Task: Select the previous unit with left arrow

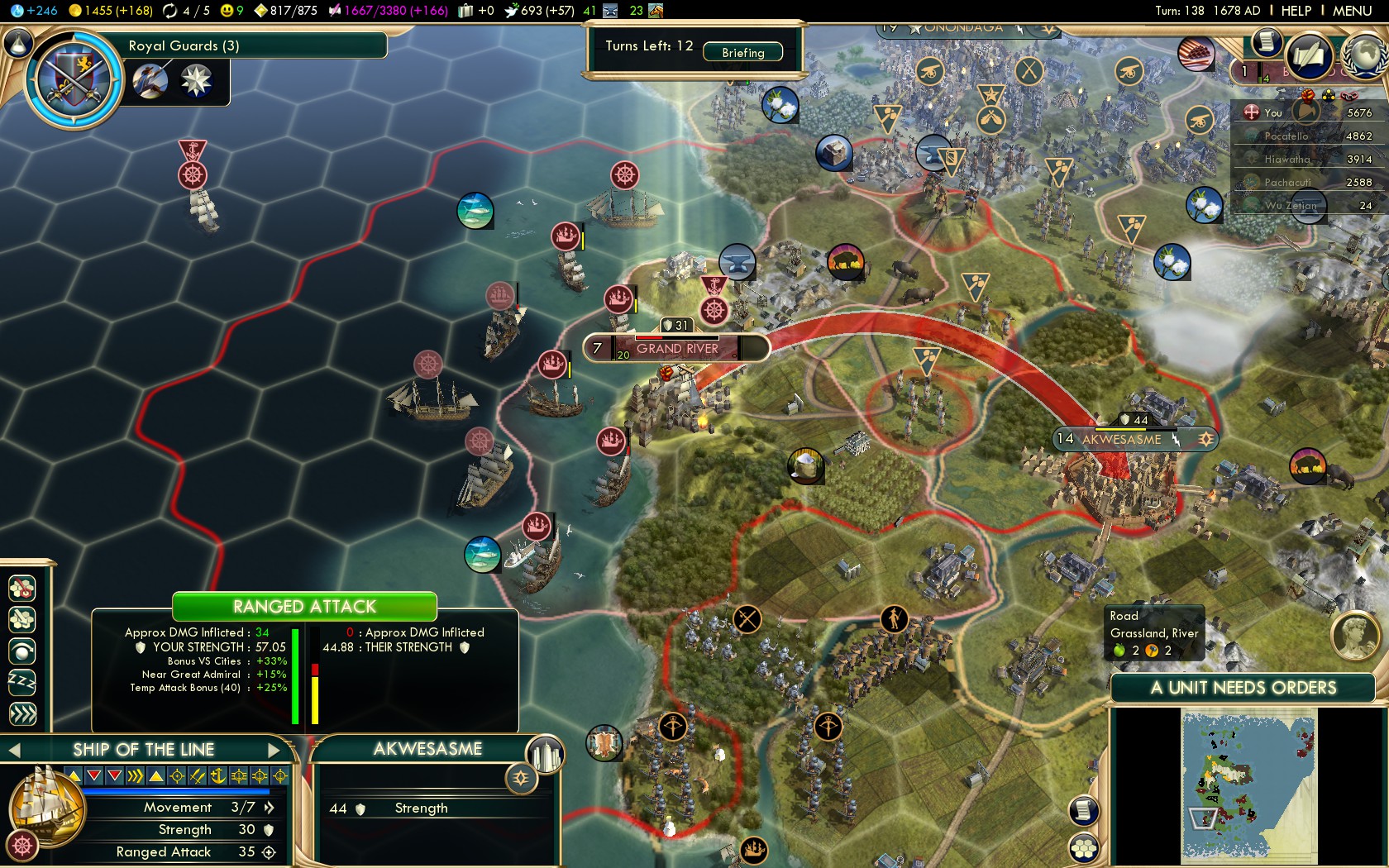Action: pos(14,750)
